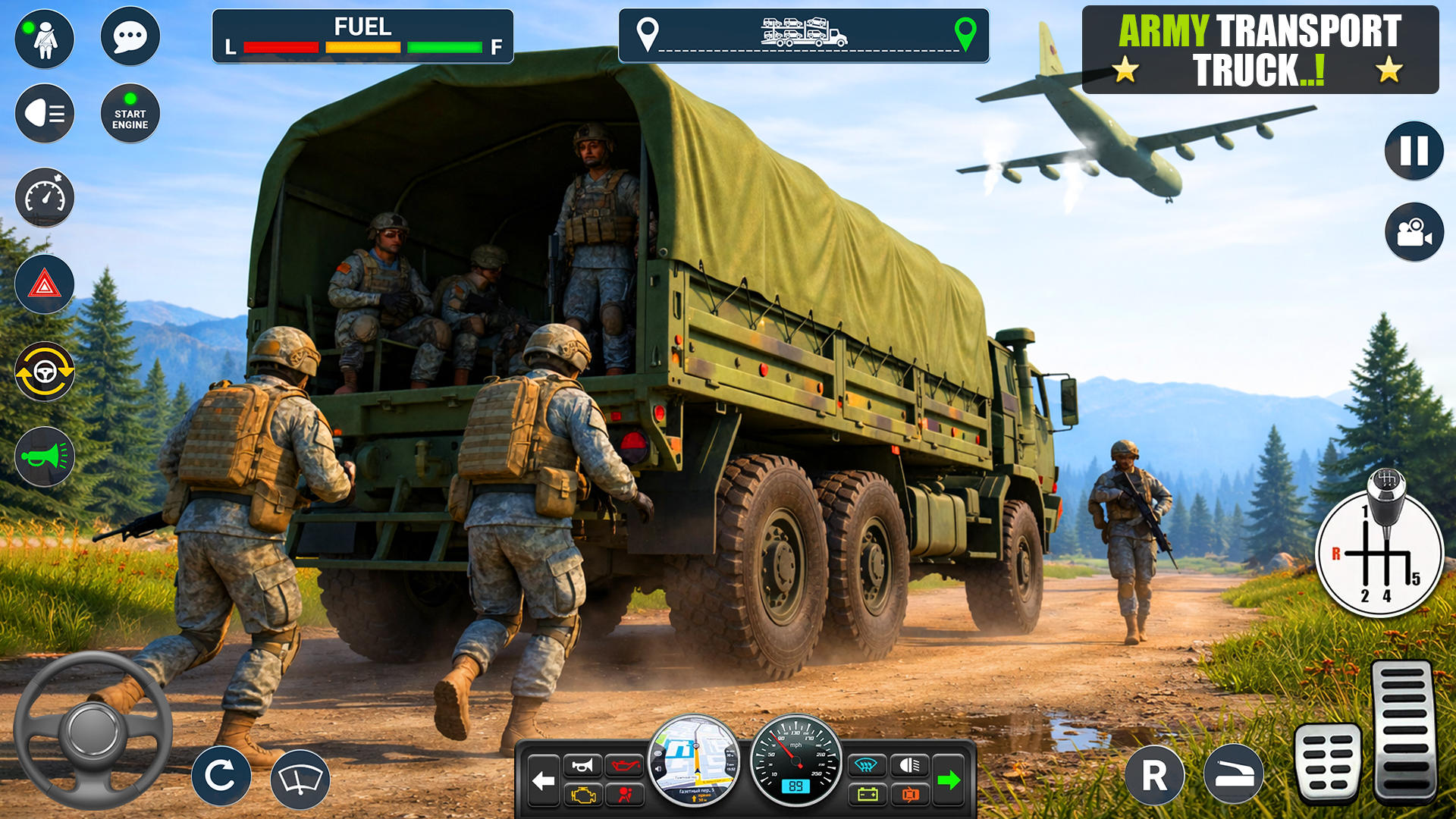Pause the game
Viewport: 1456px width, 819px height.
coord(1414,151)
